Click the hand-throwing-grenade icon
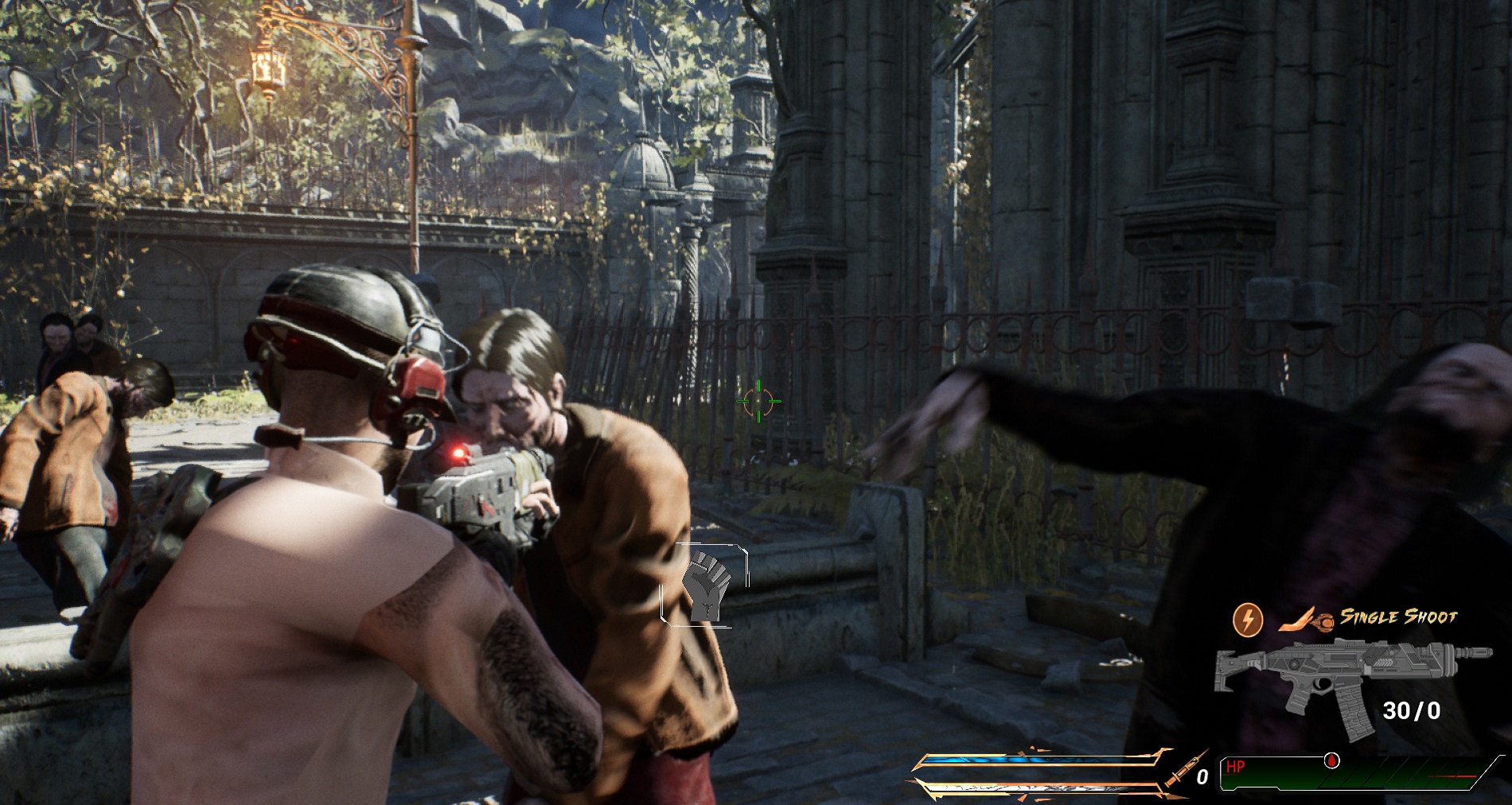This screenshot has height=805, width=1512. 1306,620
